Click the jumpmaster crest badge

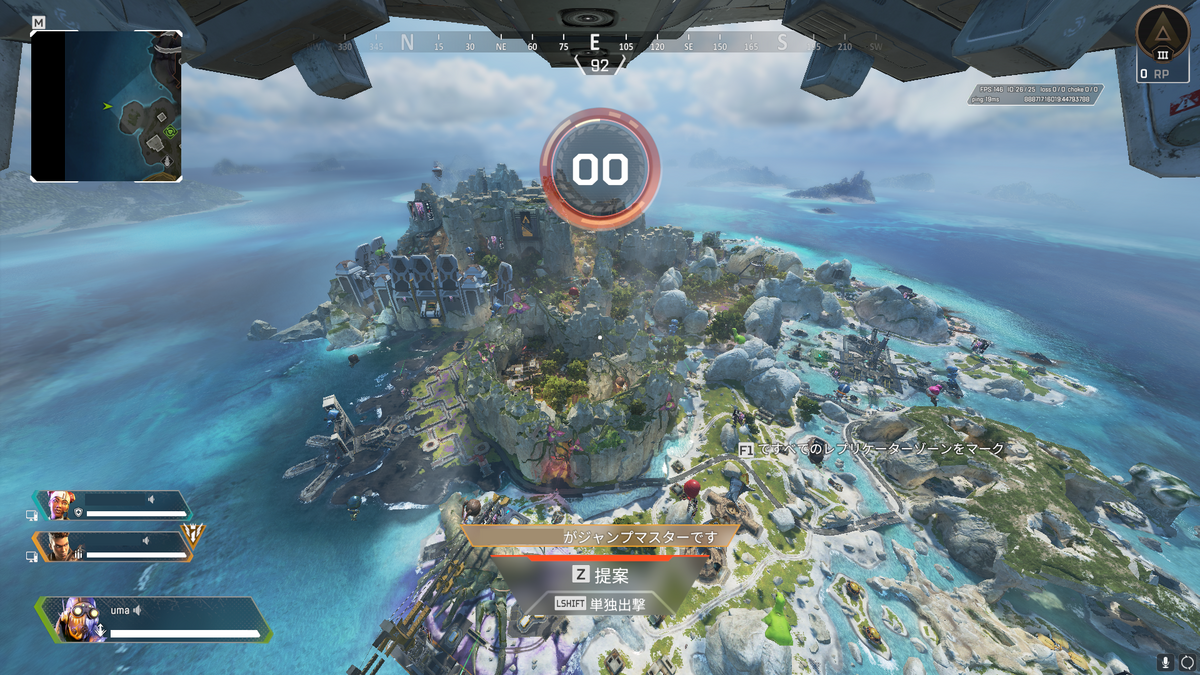pyautogui.click(x=194, y=536)
